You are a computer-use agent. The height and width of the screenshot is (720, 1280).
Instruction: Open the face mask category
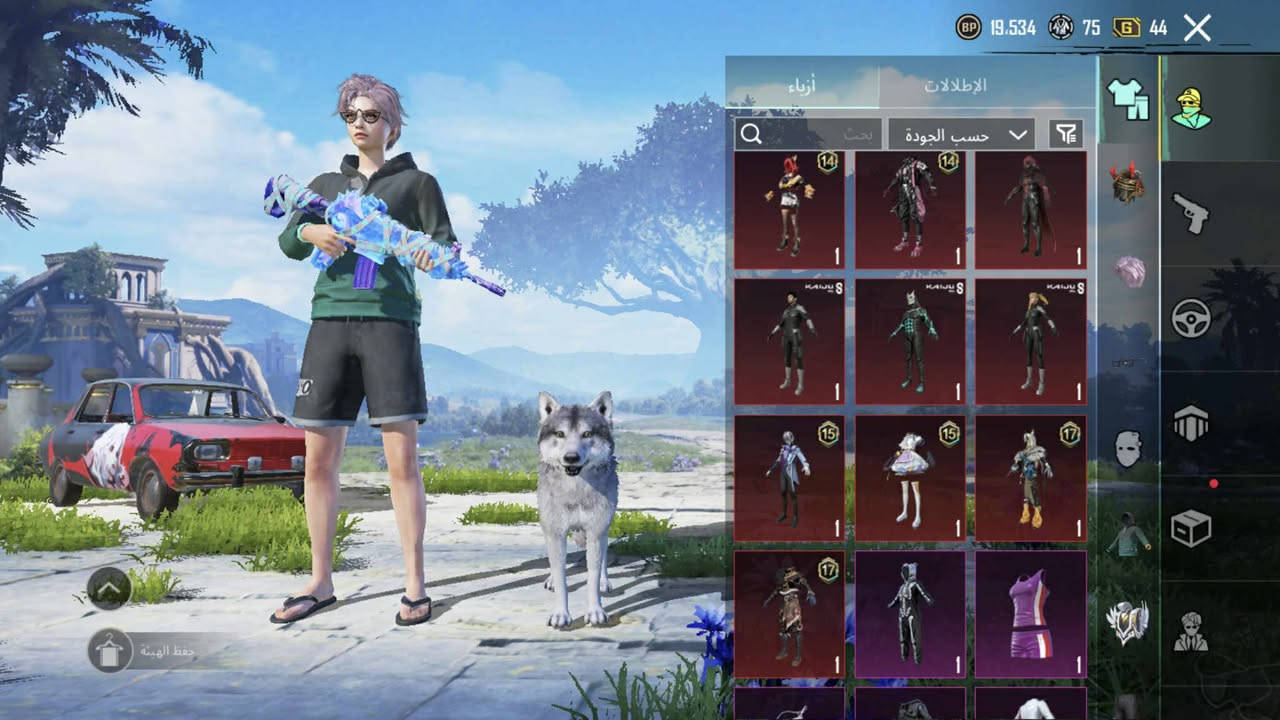[1128, 449]
